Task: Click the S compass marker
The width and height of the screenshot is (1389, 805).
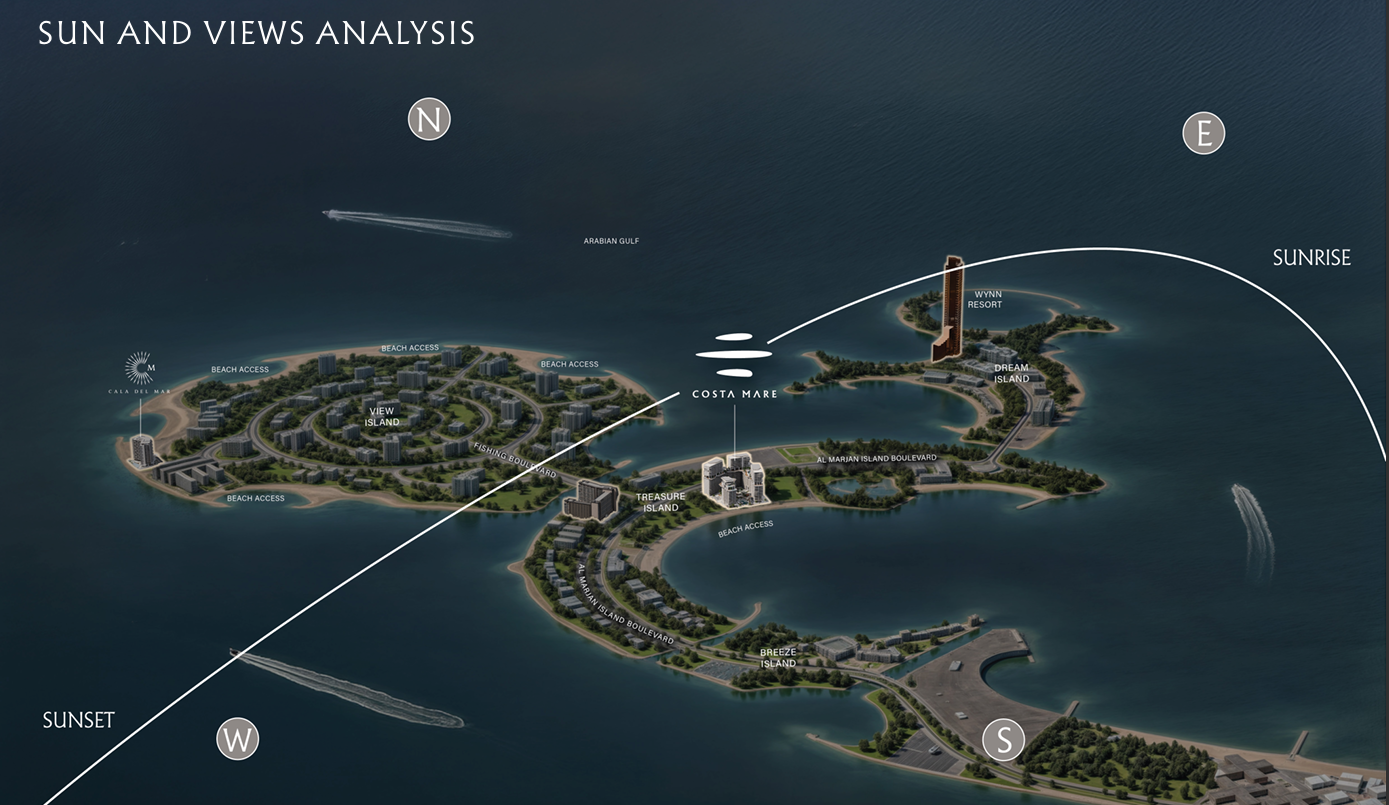Action: [1004, 740]
